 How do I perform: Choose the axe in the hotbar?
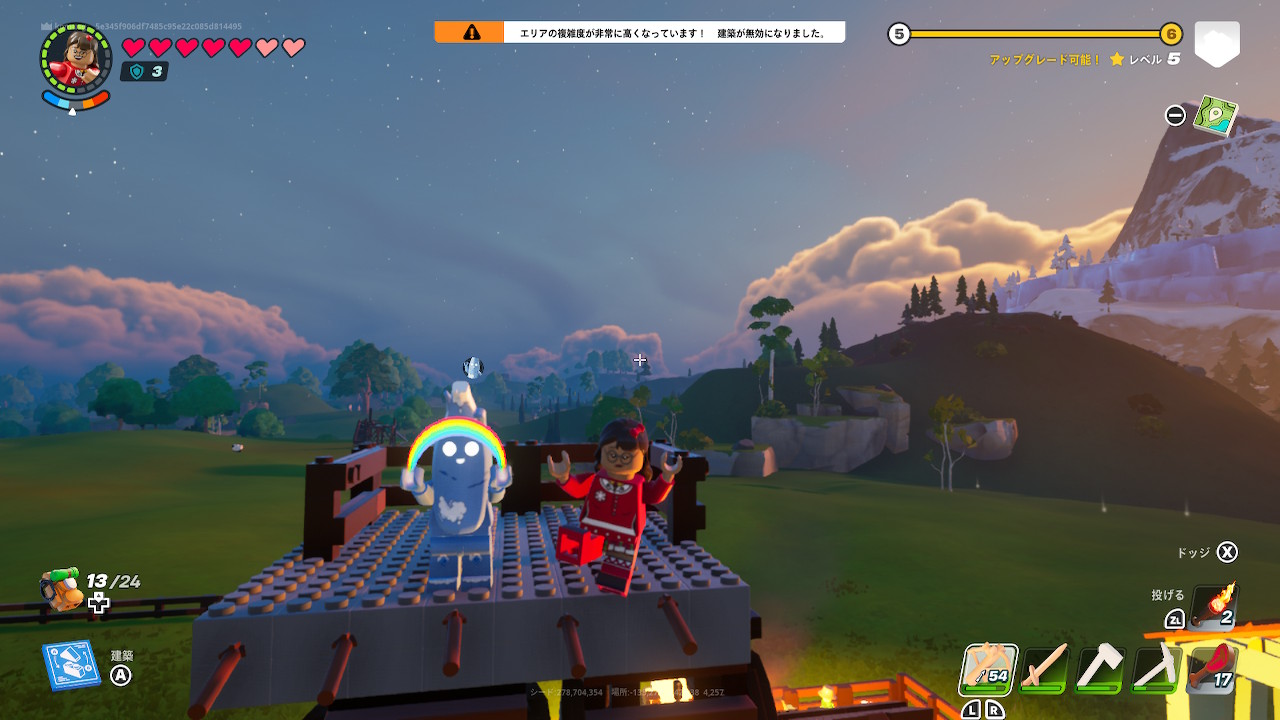coord(1100,668)
